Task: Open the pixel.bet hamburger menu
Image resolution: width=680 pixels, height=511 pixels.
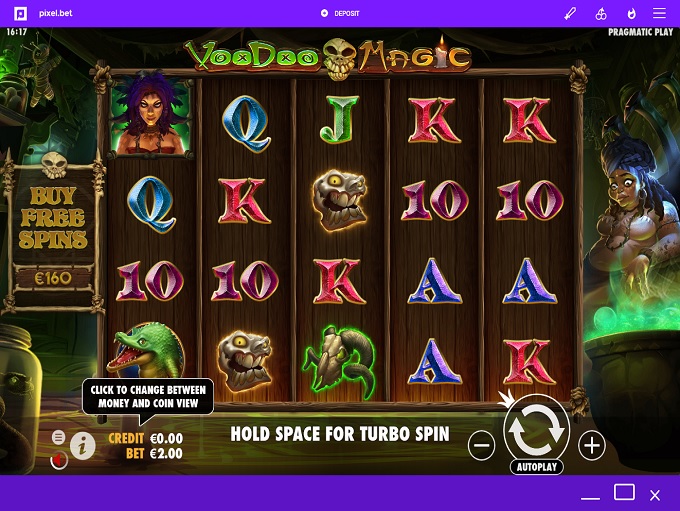Action: (x=659, y=13)
